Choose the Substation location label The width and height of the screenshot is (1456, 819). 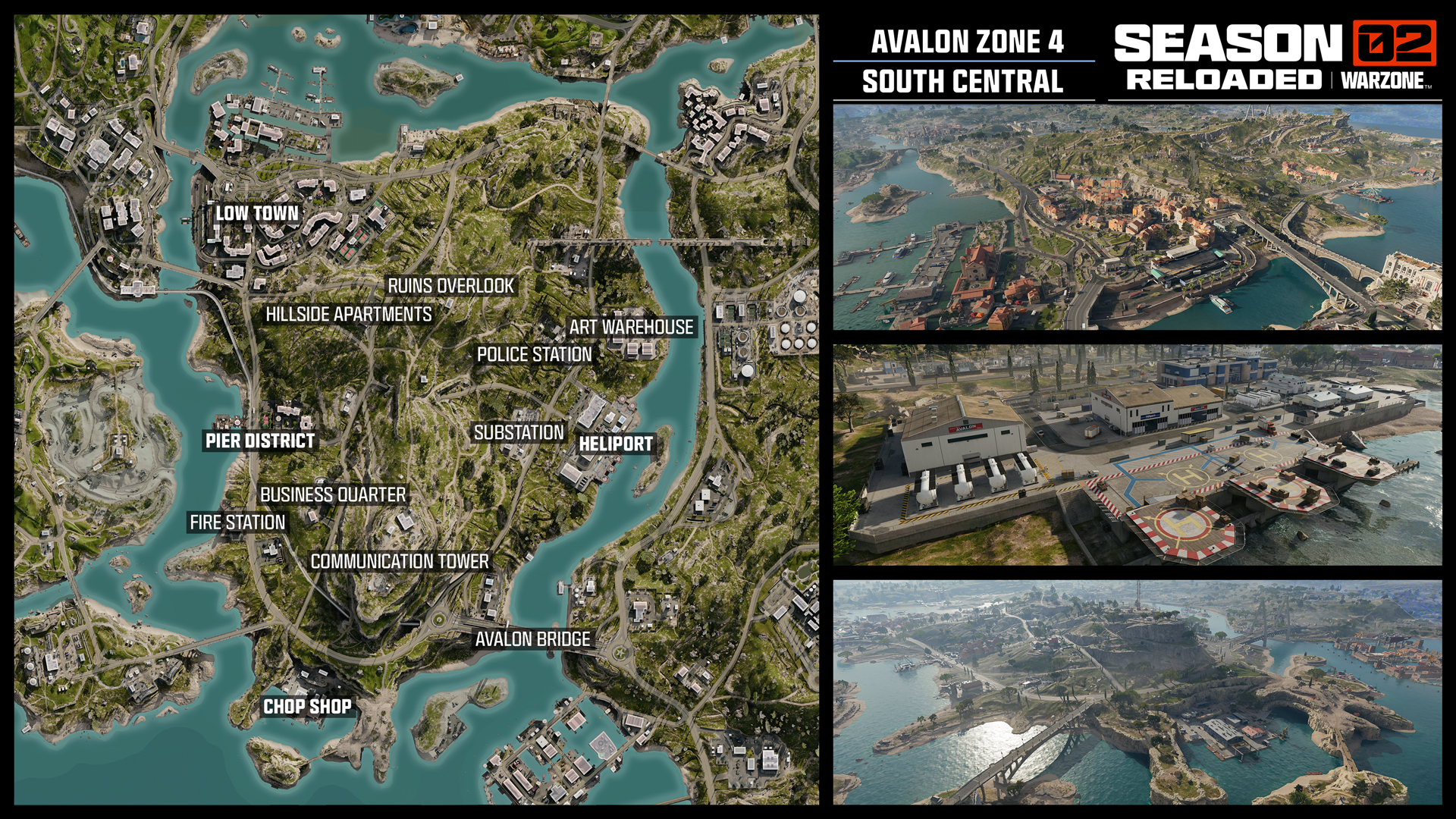click(519, 432)
